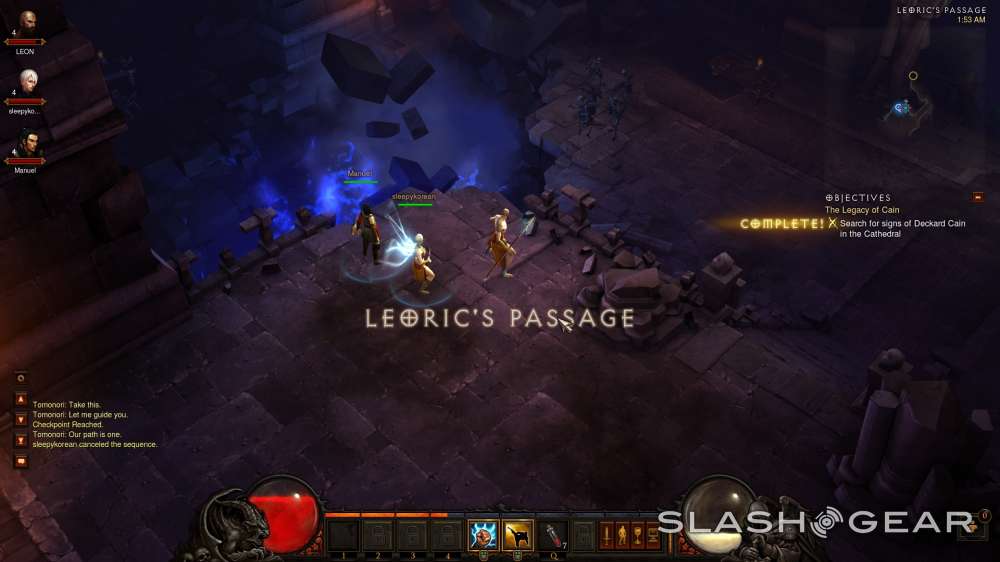Open the chat settings gear

click(x=21, y=378)
